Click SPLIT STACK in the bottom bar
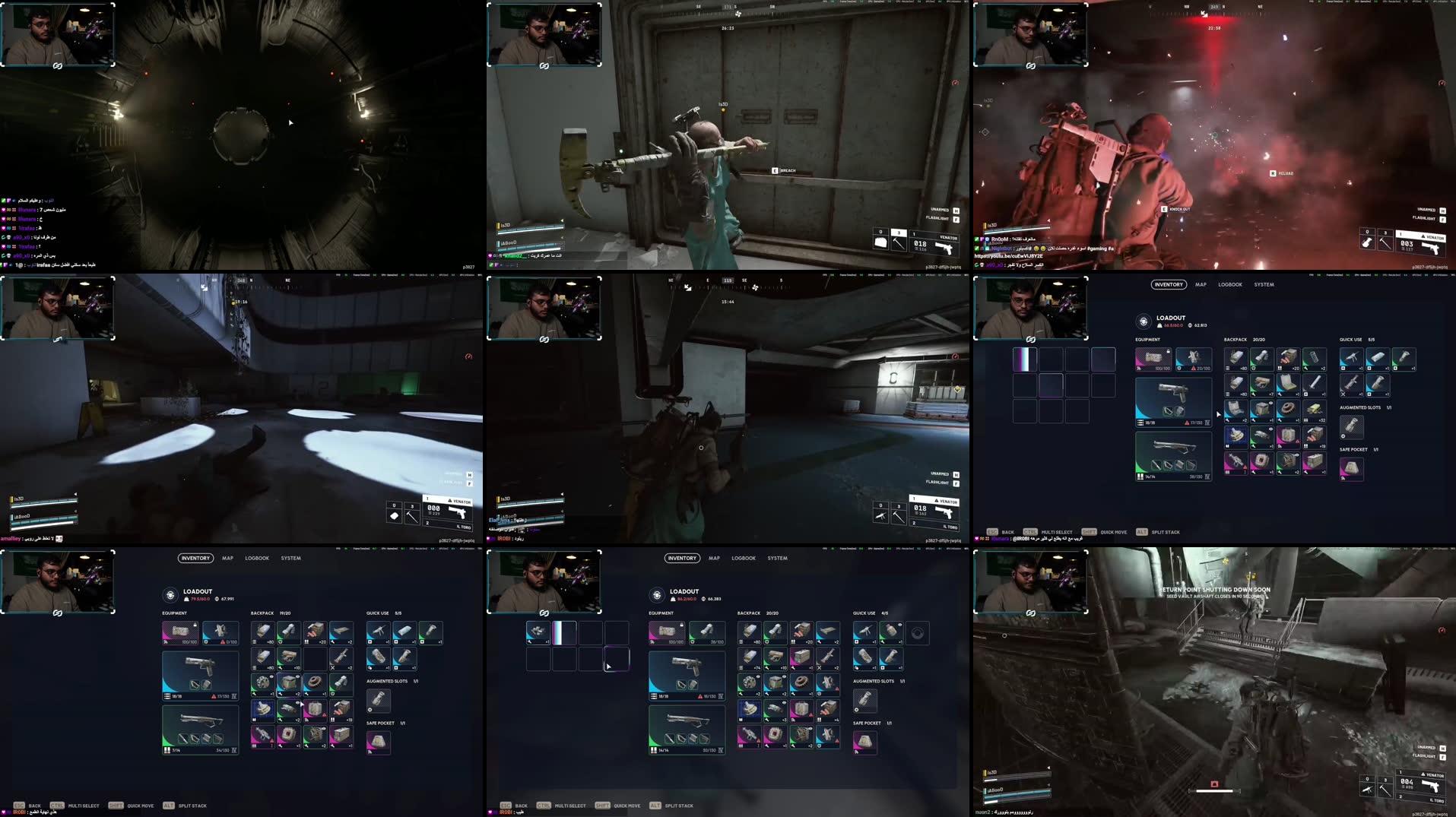Viewport: 1456px width, 817px height. [1166, 532]
